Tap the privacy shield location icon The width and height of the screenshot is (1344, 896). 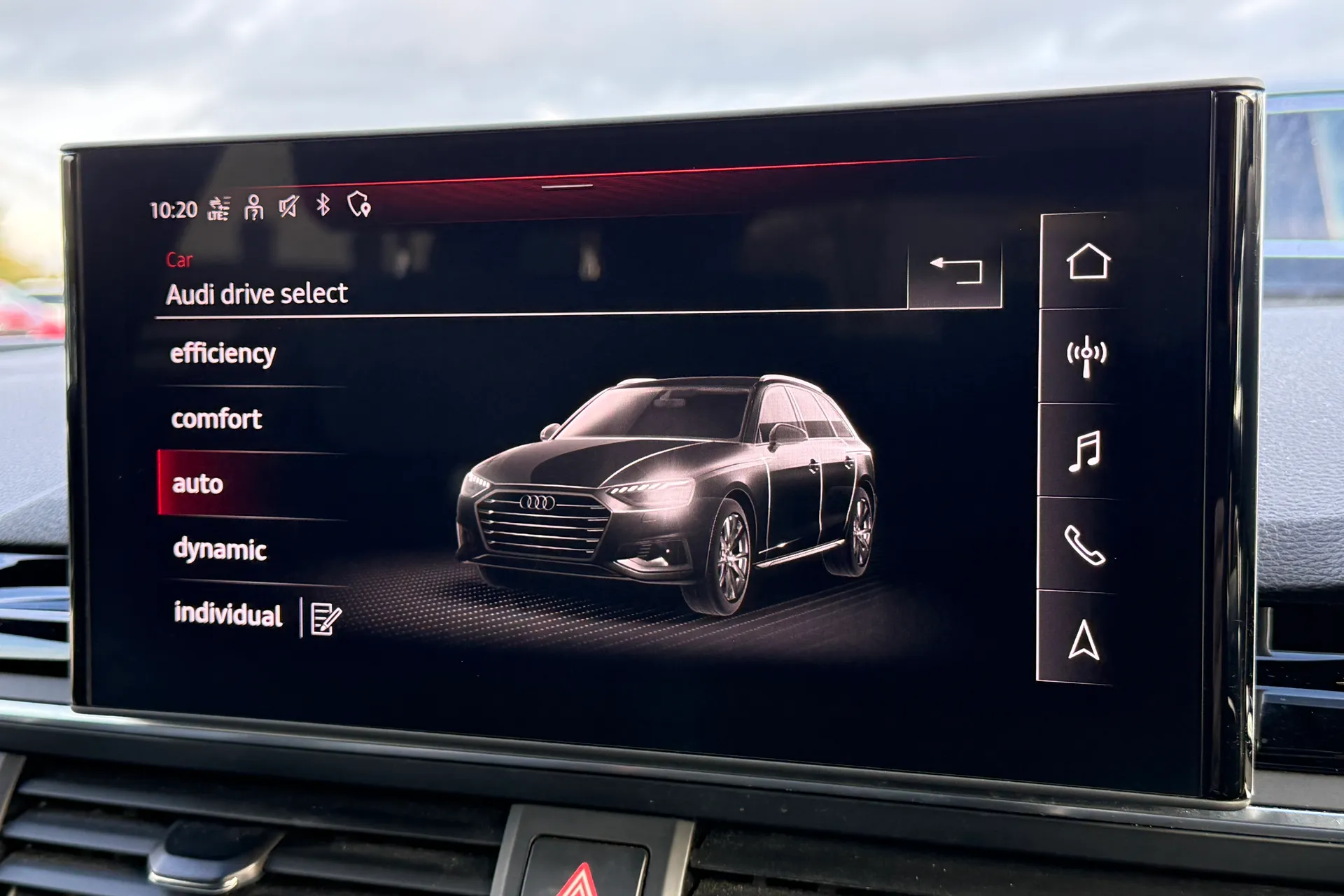click(x=359, y=204)
